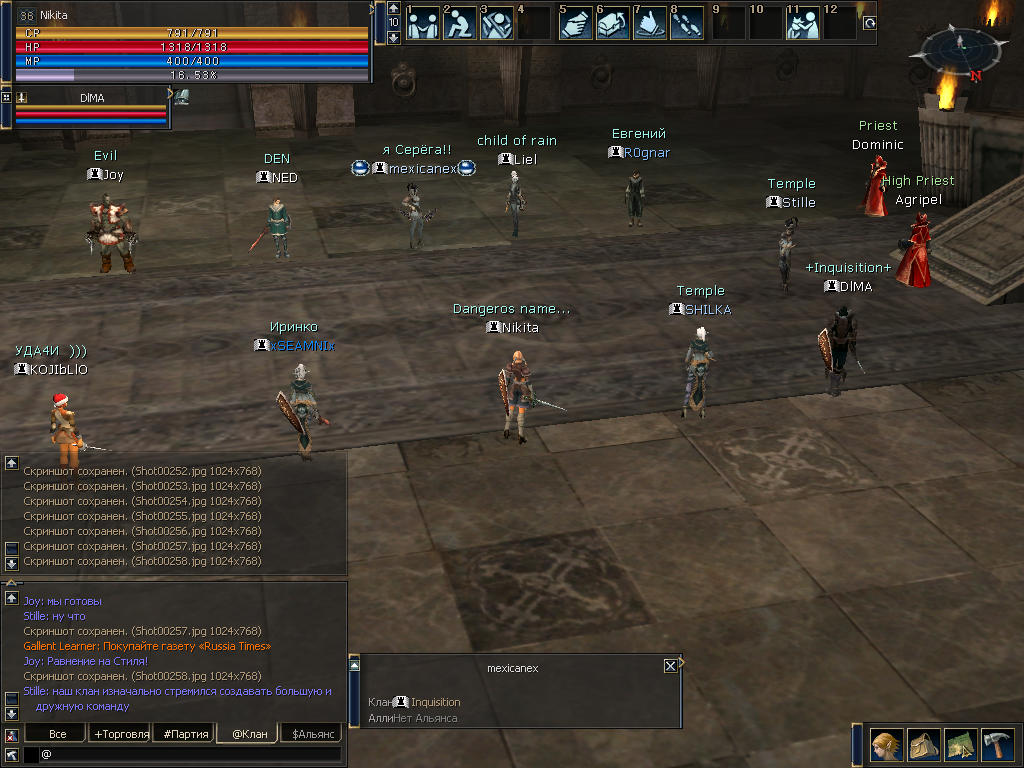The height and width of the screenshot is (768, 1024).
Task: Select the DIMA target status bar
Action: (x=91, y=108)
